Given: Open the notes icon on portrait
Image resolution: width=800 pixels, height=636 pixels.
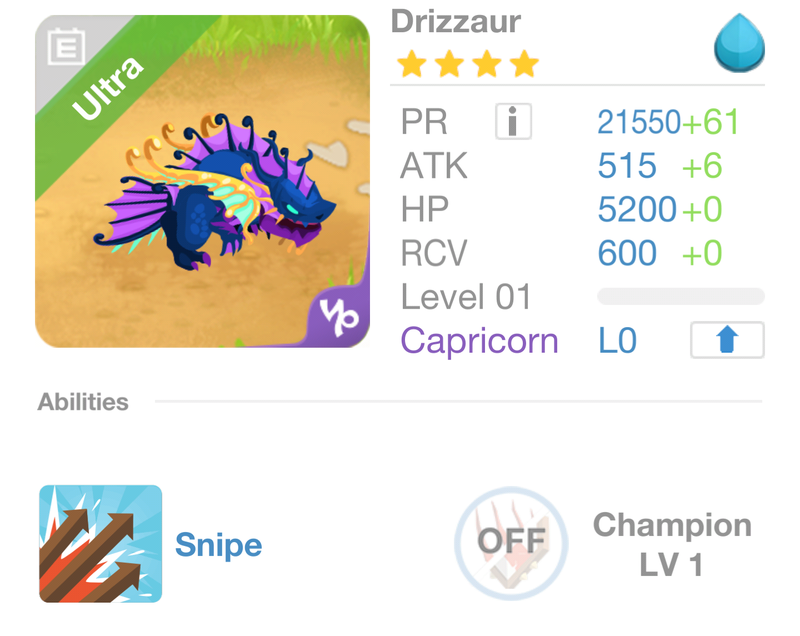Looking at the screenshot, I should 66,46.
